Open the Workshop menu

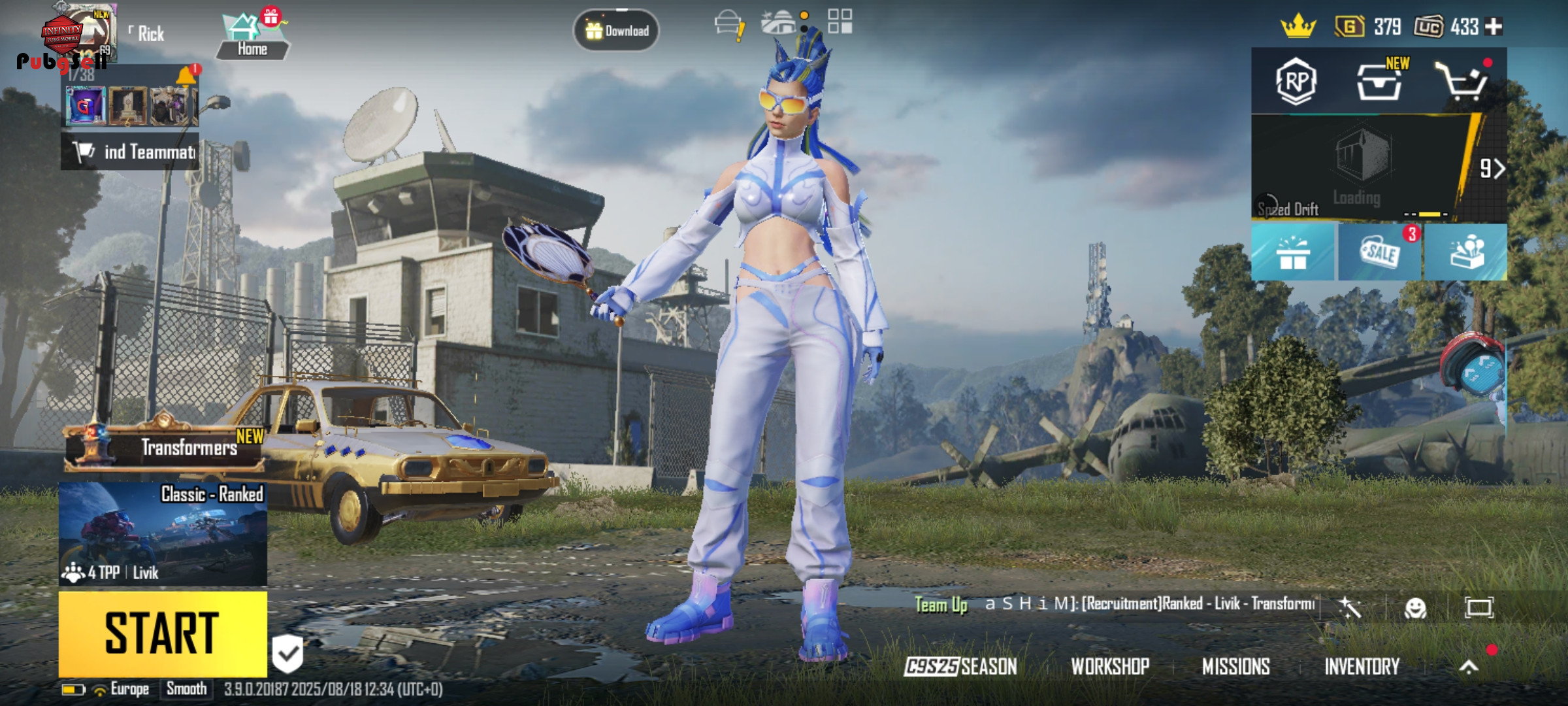point(1110,666)
